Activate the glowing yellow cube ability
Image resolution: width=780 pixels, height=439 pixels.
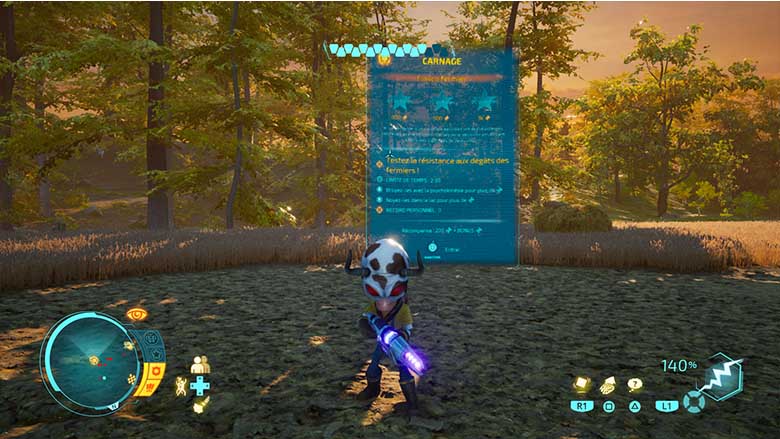click(x=580, y=384)
